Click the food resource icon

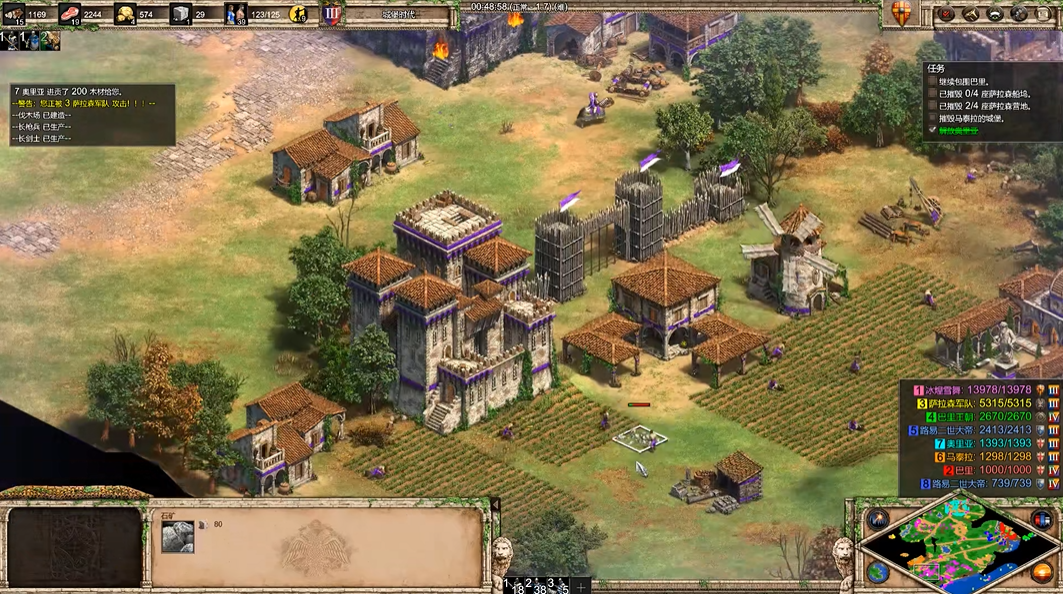point(71,14)
